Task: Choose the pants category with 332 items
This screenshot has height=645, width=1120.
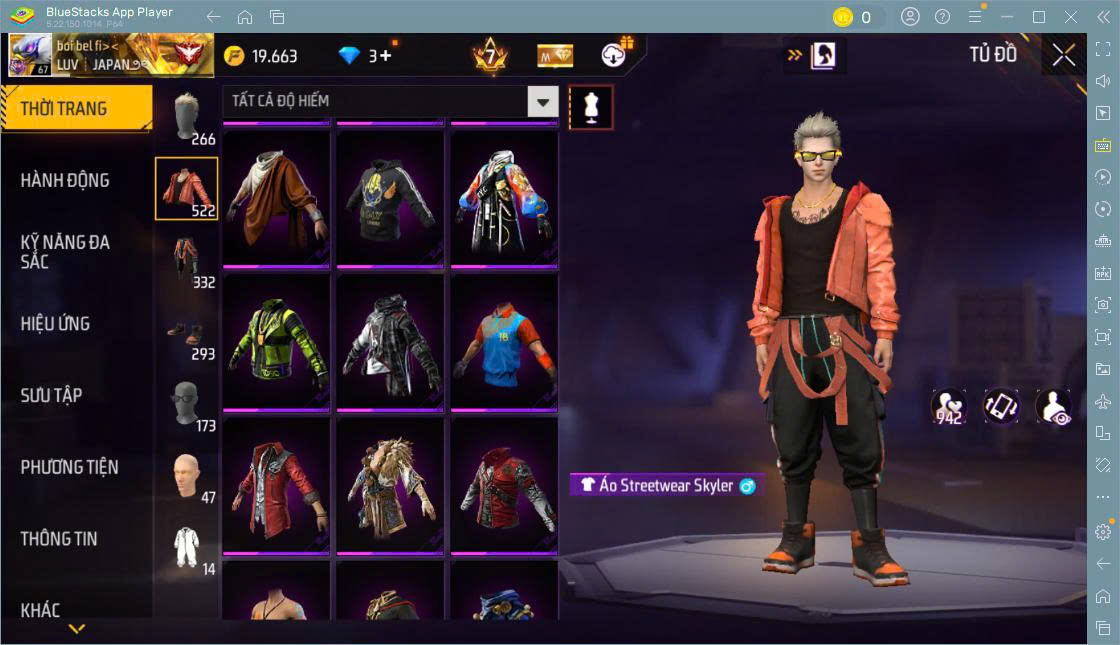Action: click(187, 262)
